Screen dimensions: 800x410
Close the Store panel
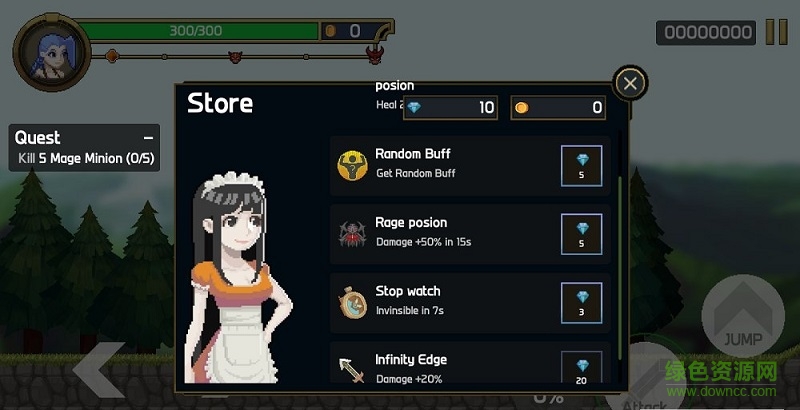629,84
